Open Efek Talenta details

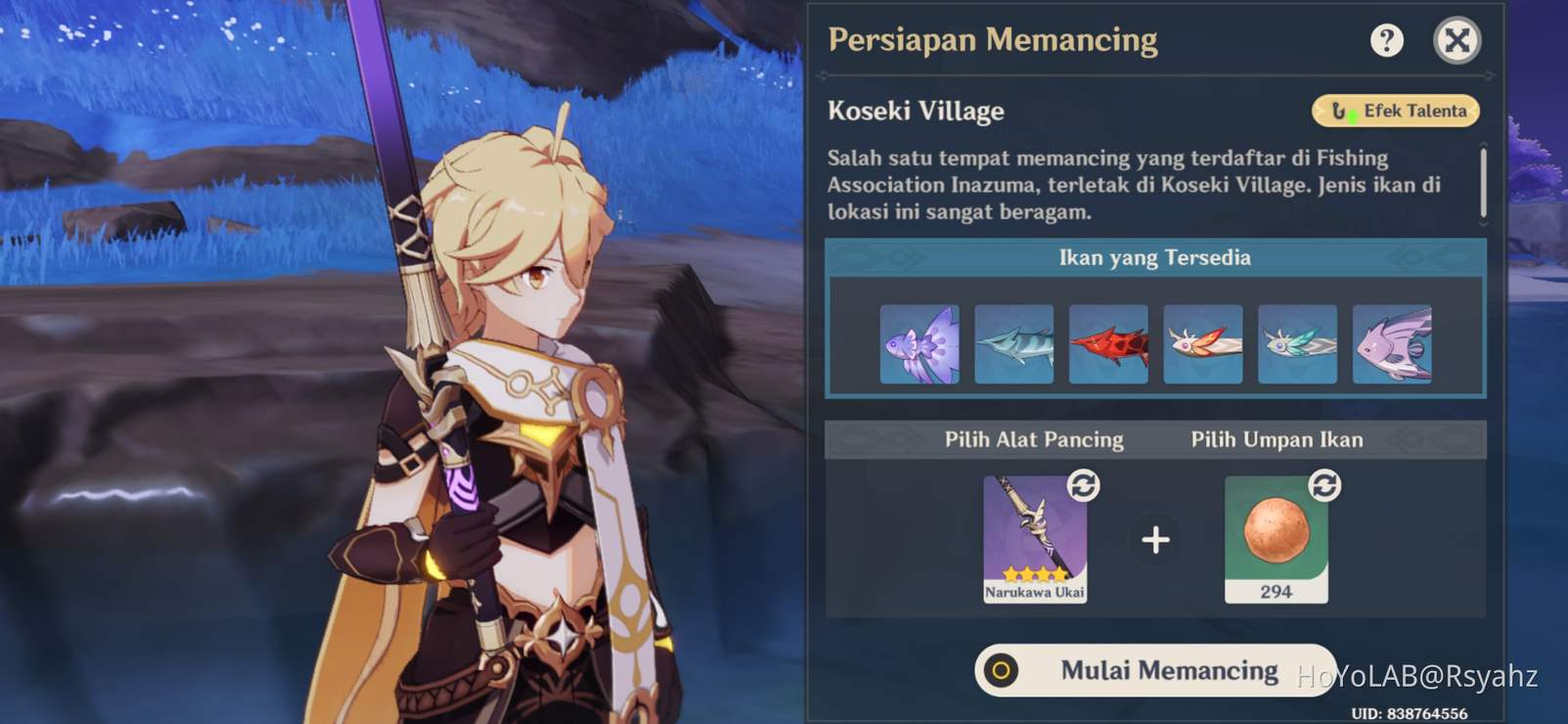(1396, 111)
